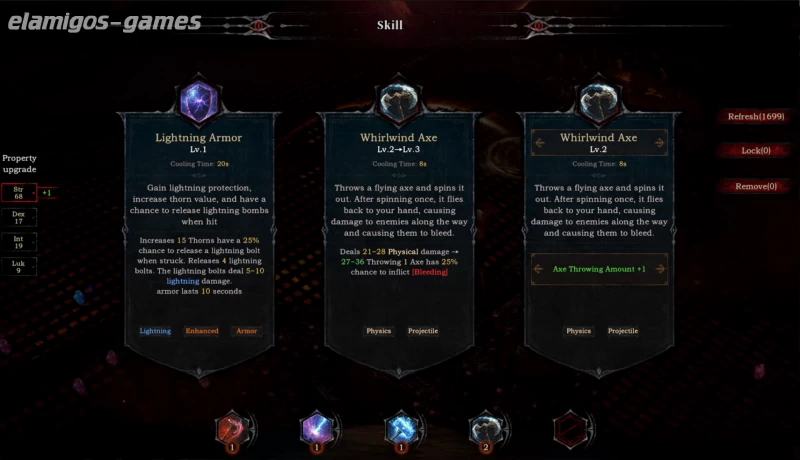Click right arrow beside Axe Throwing Amount +1
The width and height of the screenshot is (800, 460).
pyautogui.click(x=659, y=269)
